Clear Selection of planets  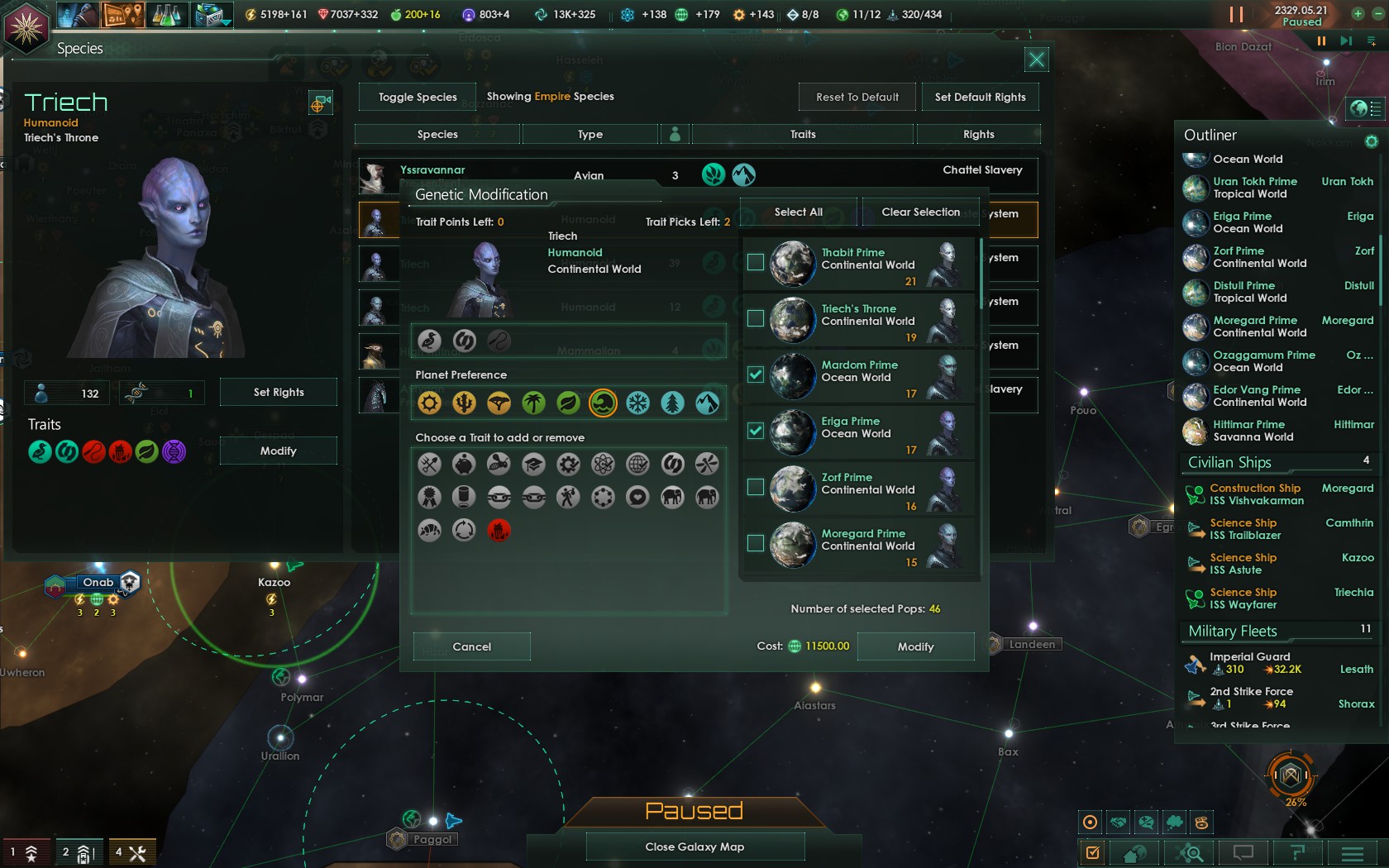920,212
